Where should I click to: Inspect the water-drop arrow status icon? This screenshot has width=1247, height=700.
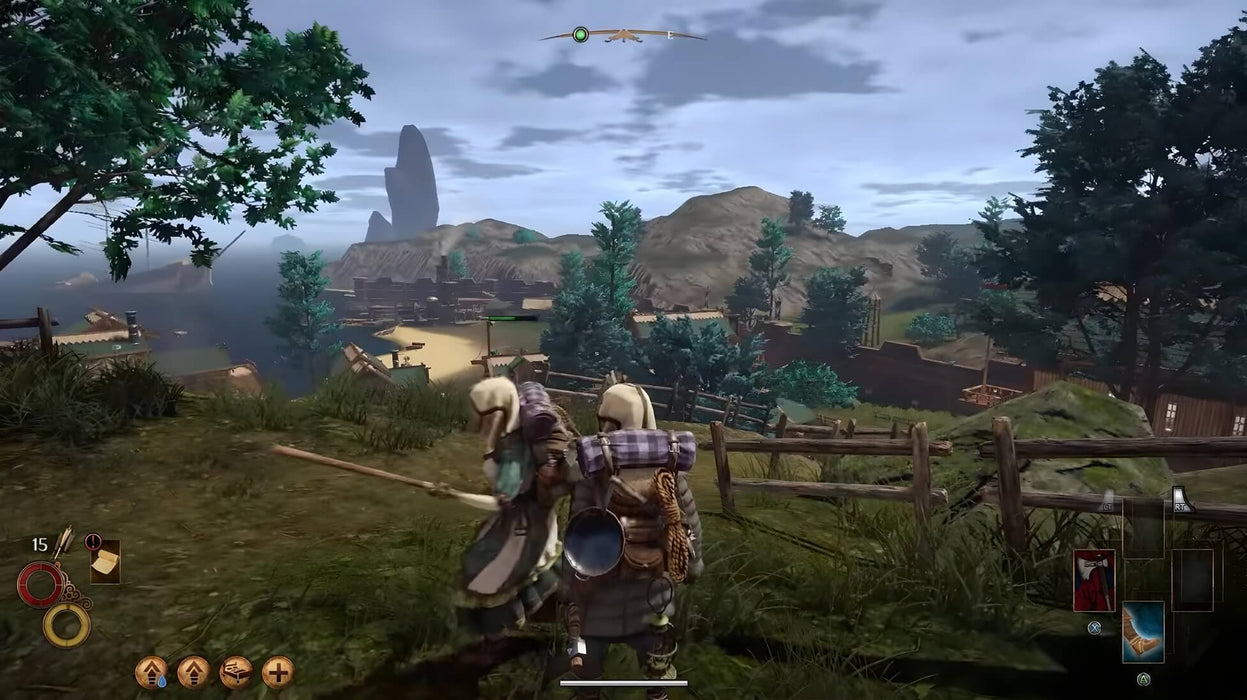pos(151,672)
